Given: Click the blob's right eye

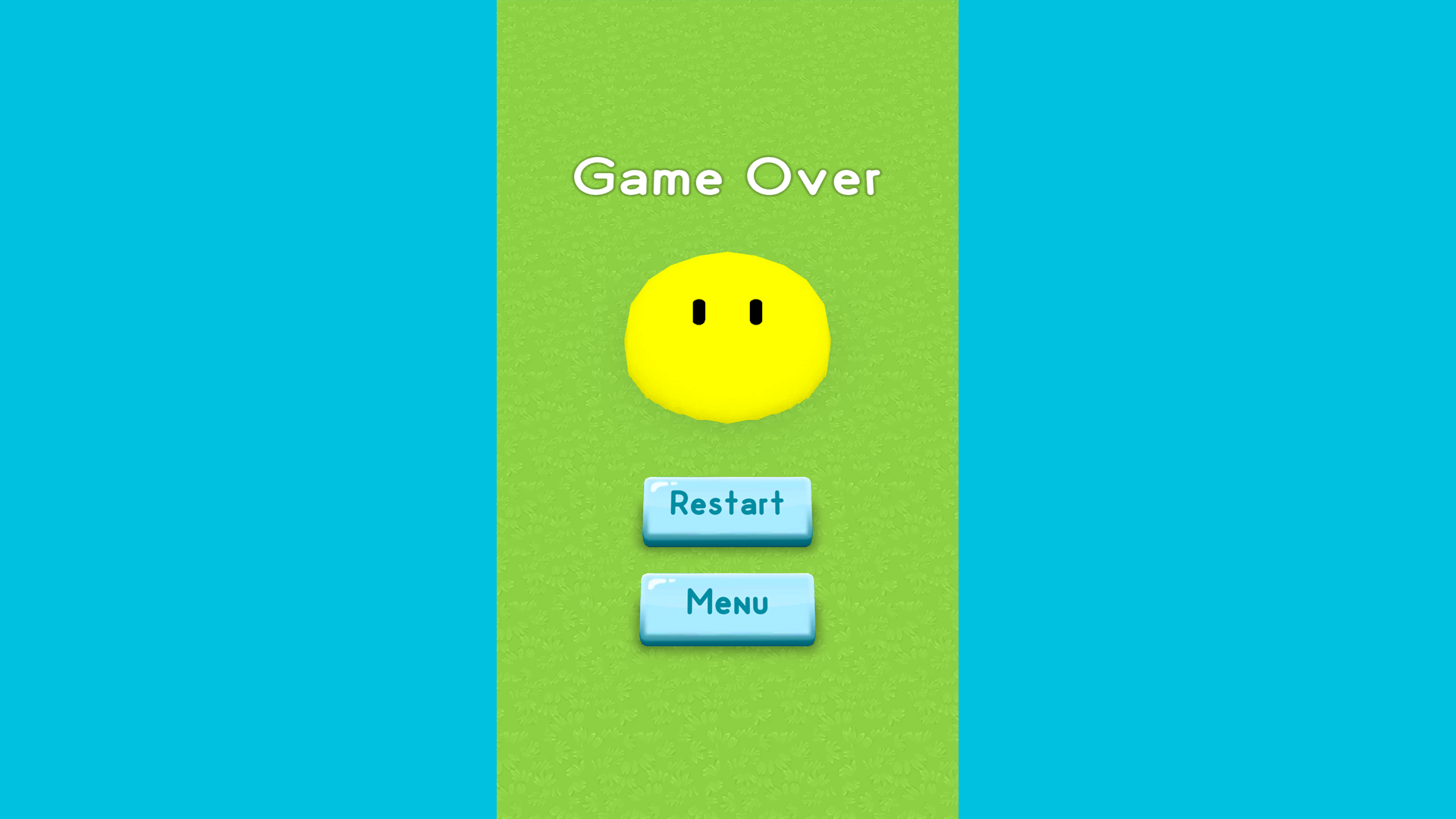Looking at the screenshot, I should point(755,311).
